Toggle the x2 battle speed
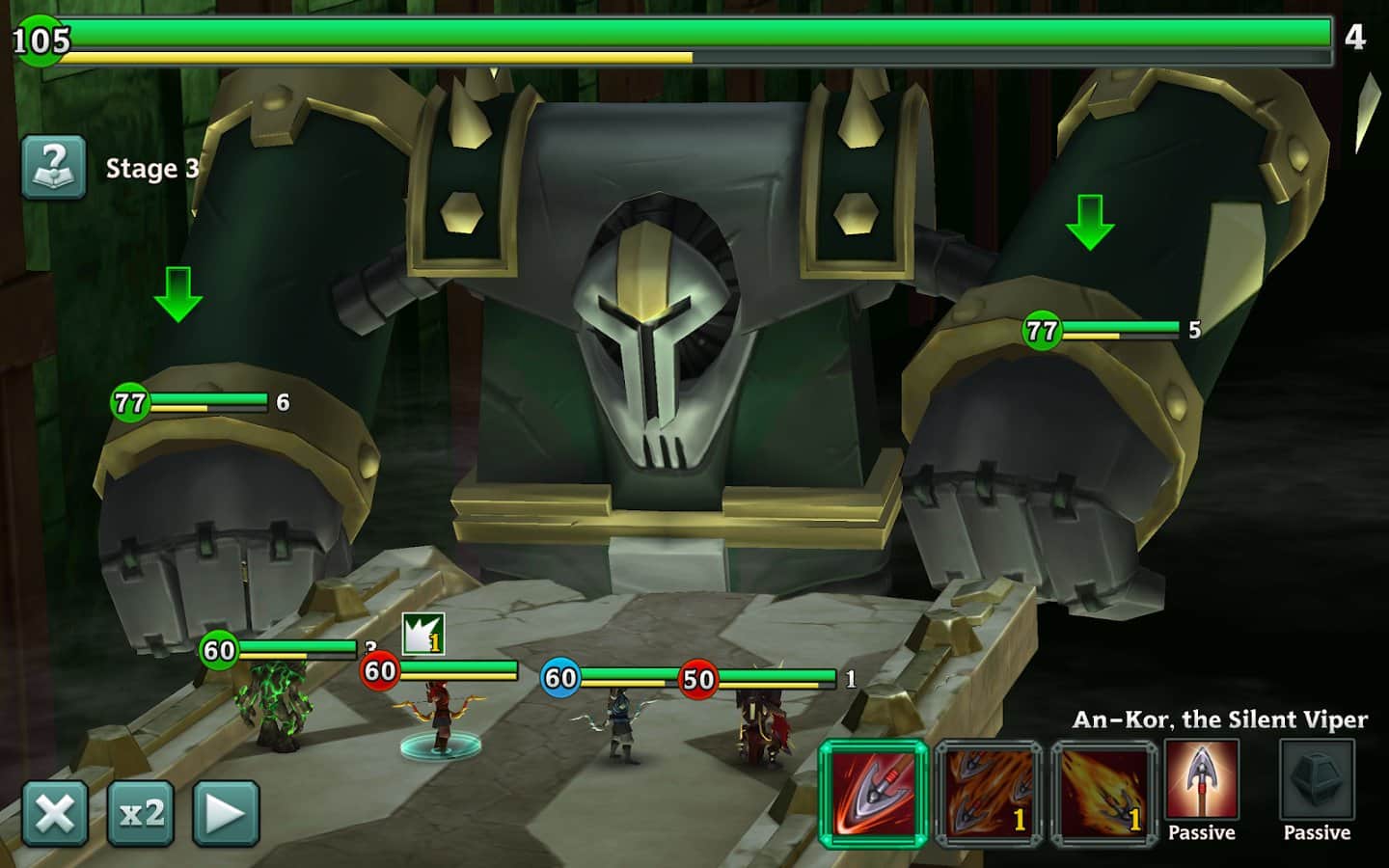Viewport: 1389px width, 868px height. pyautogui.click(x=141, y=813)
